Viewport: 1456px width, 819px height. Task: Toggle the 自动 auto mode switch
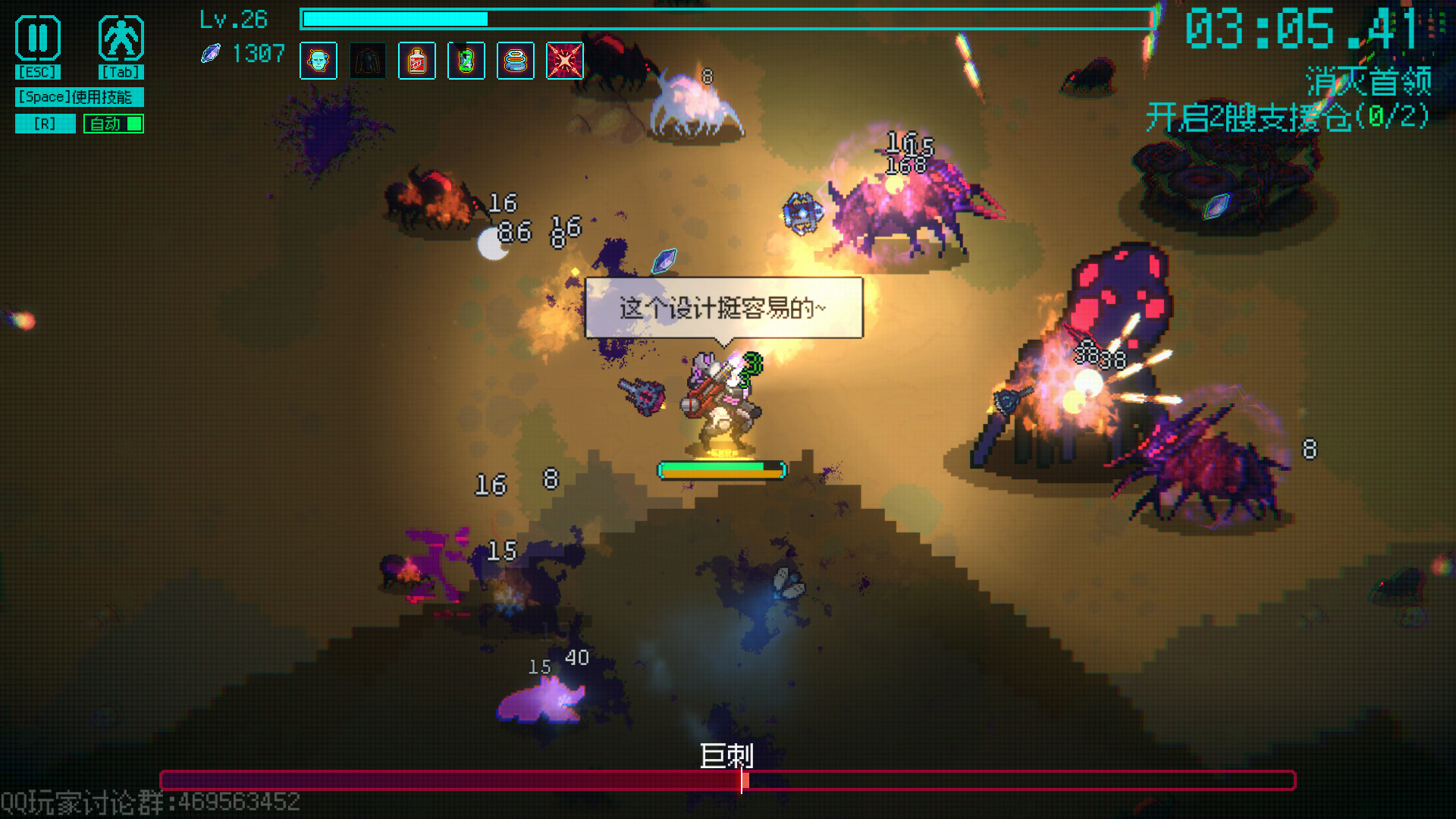[114, 124]
